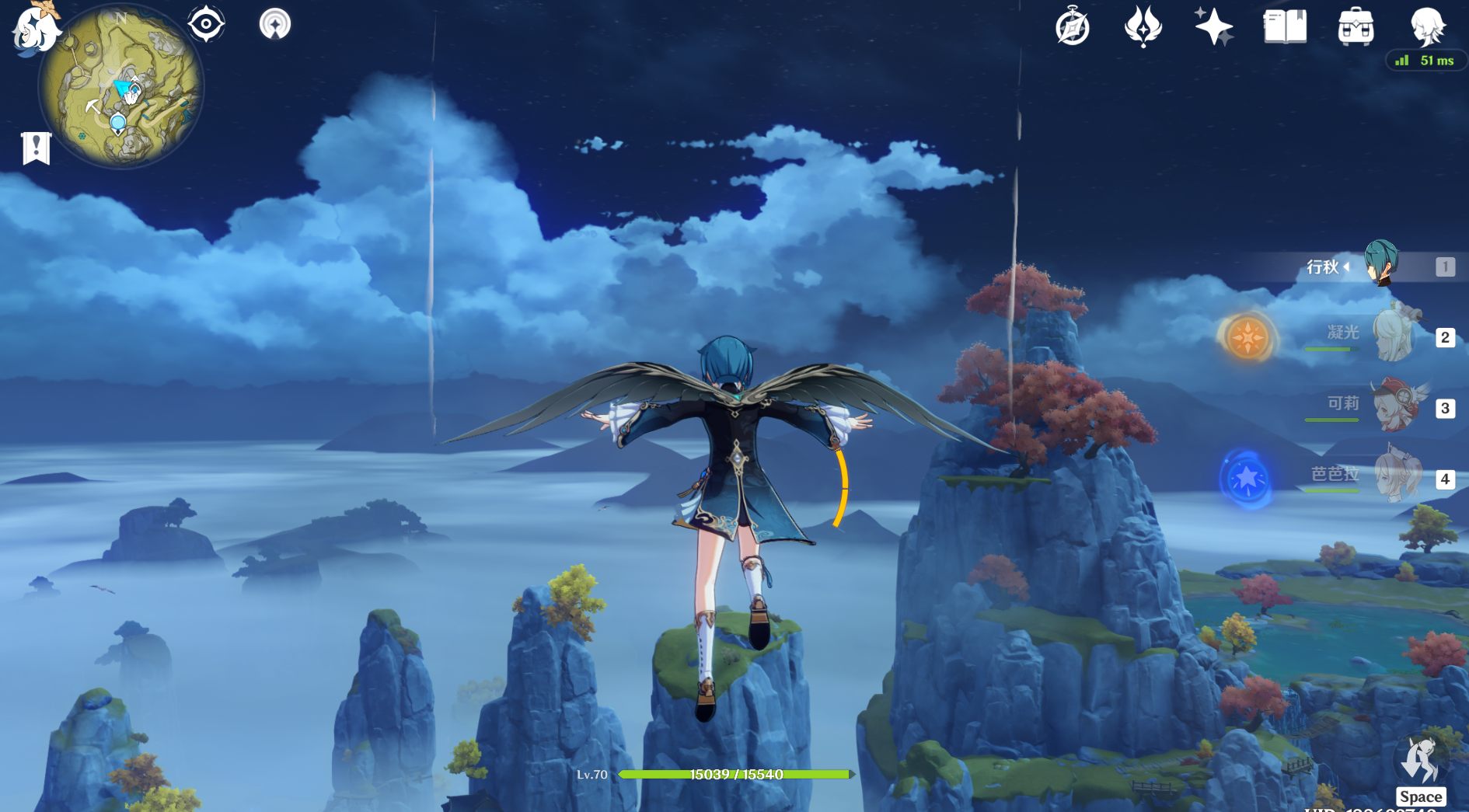Activate the blue Hydro burst orb
This screenshot has height=812, width=1469.
1247,479
